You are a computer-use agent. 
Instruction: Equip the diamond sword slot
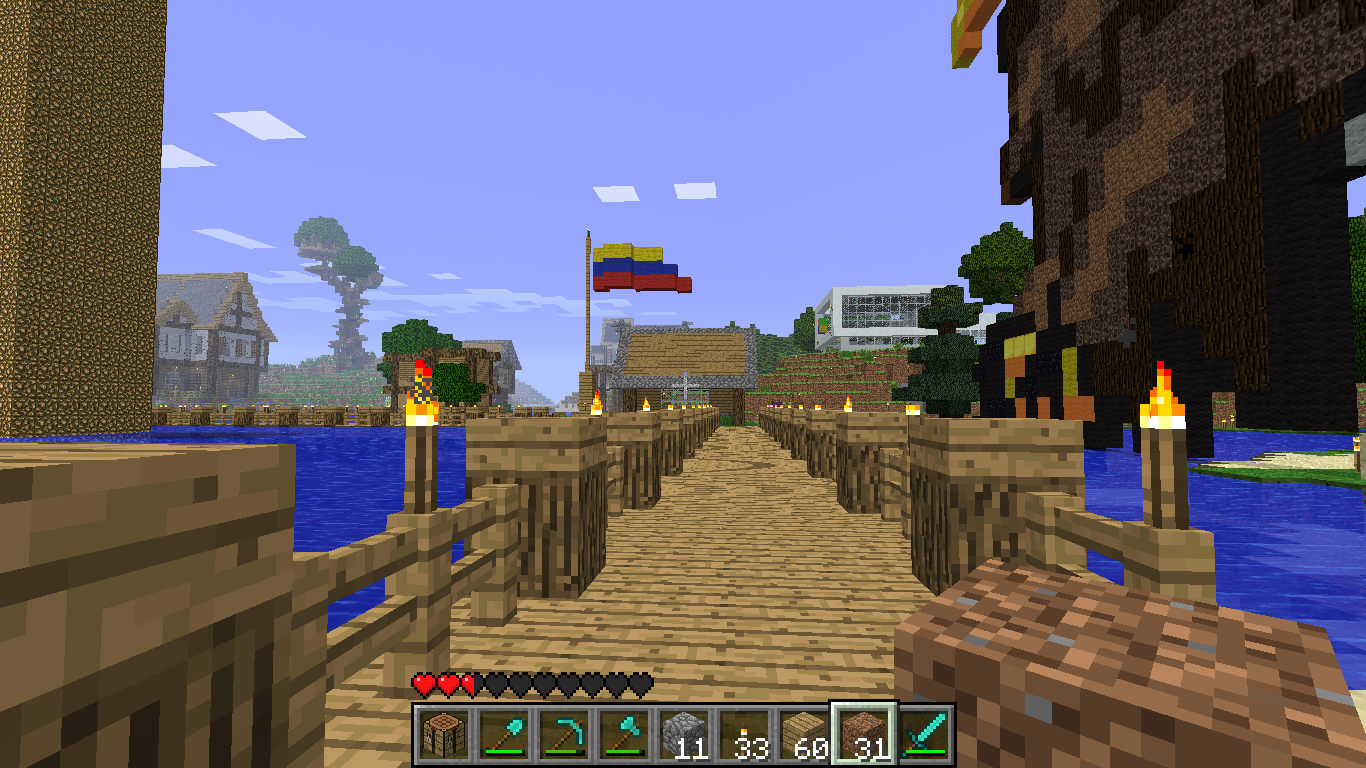924,734
